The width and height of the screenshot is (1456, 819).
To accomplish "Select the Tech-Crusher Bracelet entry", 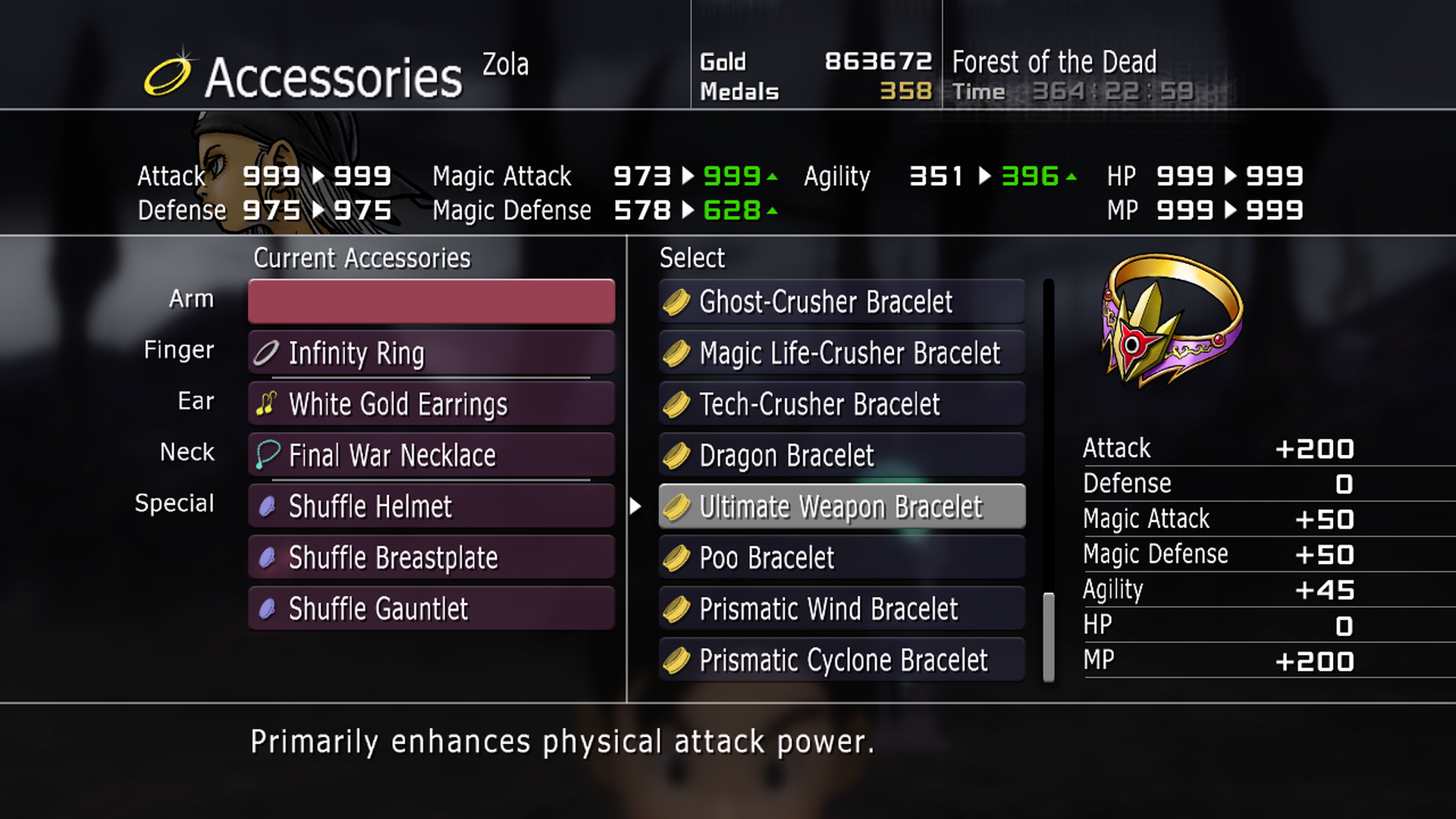I will tap(842, 404).
